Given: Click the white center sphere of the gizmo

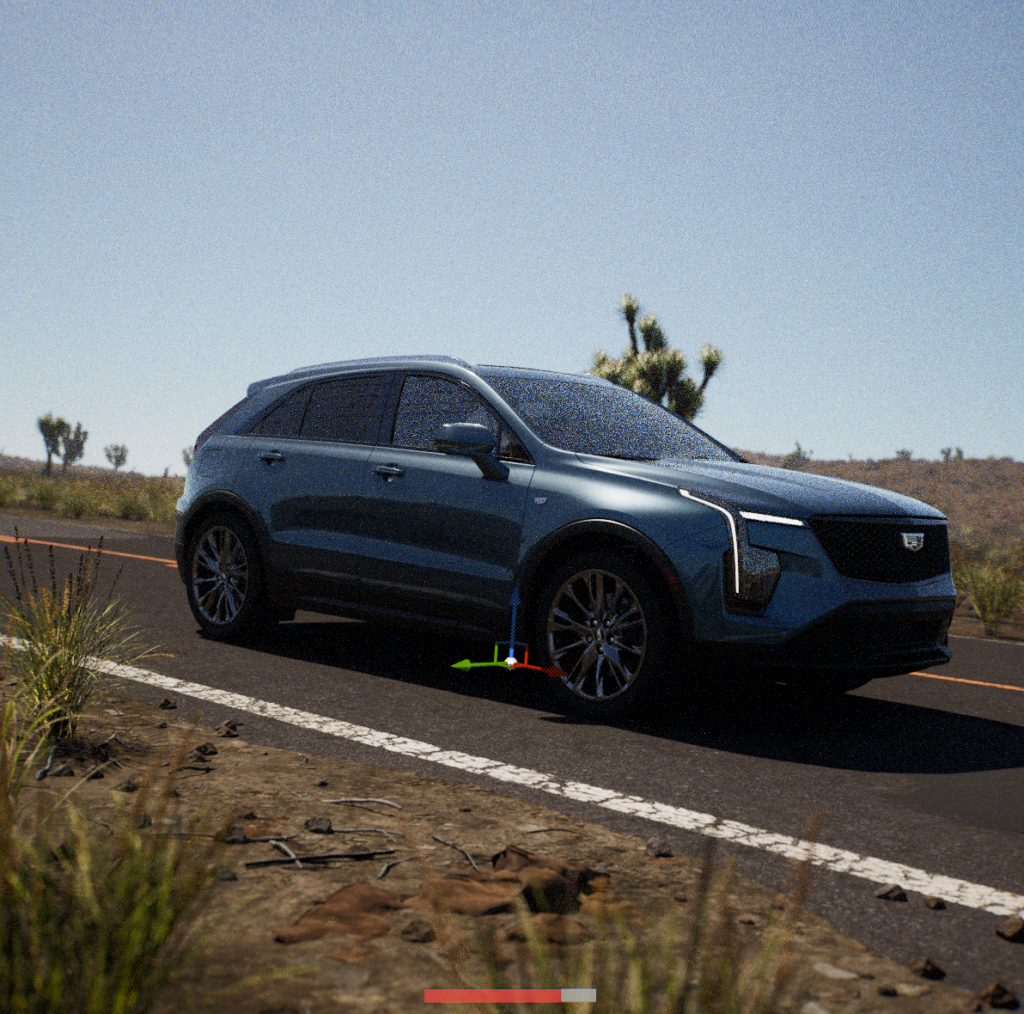Looking at the screenshot, I should (510, 661).
